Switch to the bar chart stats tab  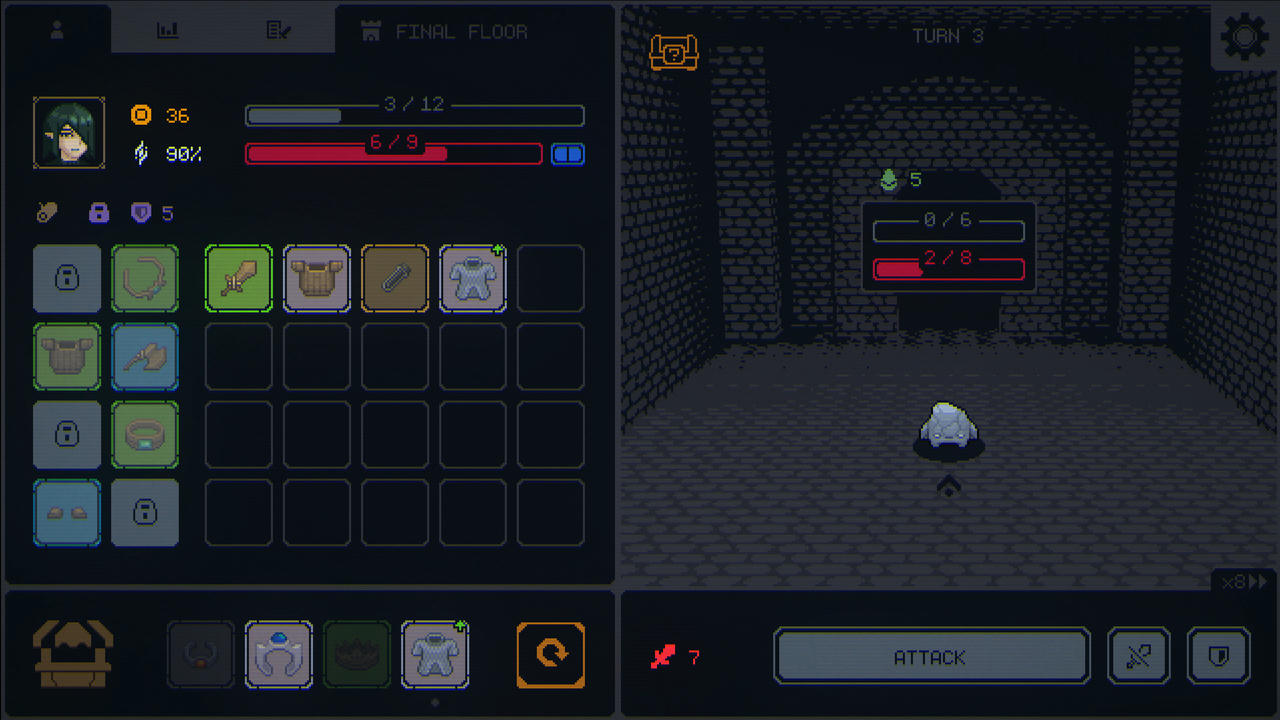click(168, 31)
